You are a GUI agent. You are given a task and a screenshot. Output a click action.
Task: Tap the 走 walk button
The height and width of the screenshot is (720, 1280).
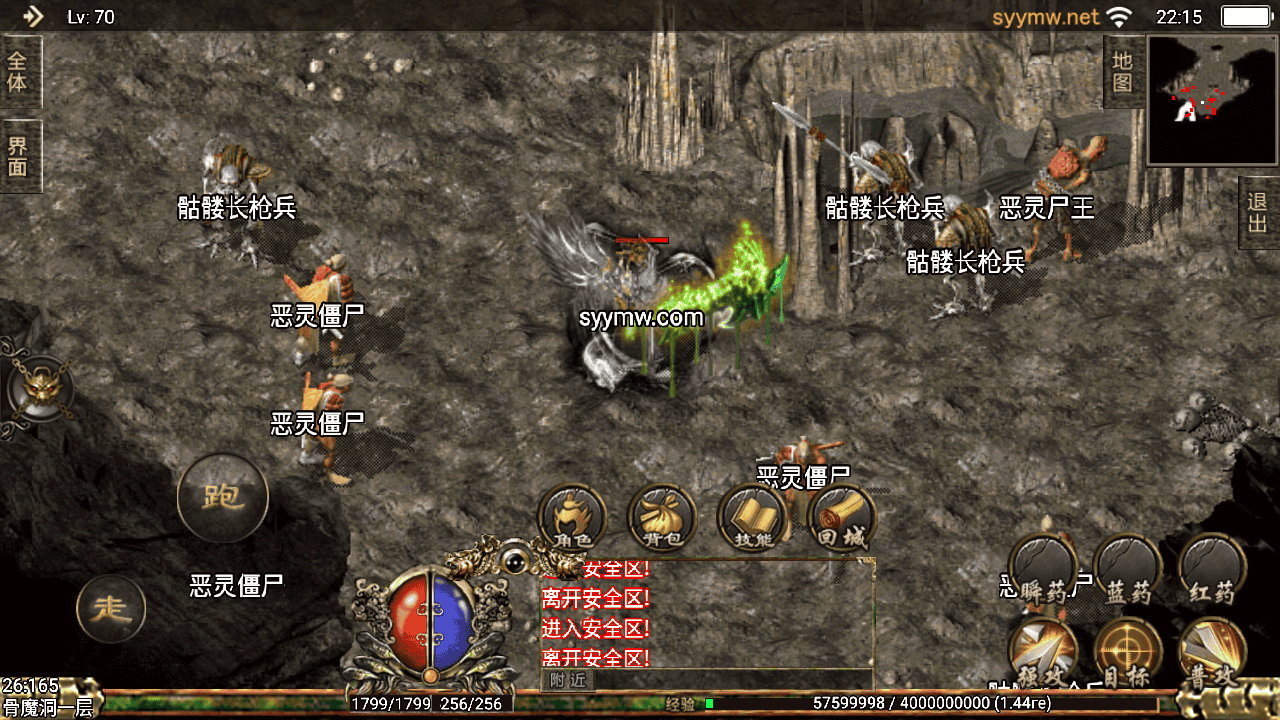click(111, 608)
